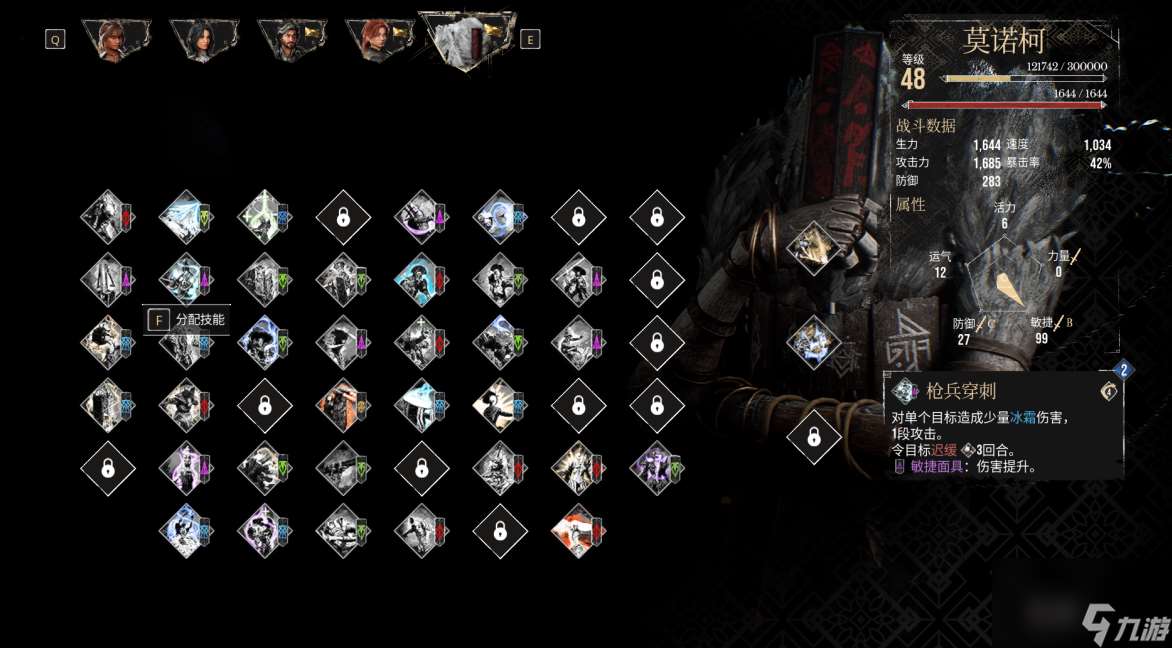Image resolution: width=1172 pixels, height=648 pixels.
Task: Switch to the first party member portrait
Action: pyautogui.click(x=119, y=40)
